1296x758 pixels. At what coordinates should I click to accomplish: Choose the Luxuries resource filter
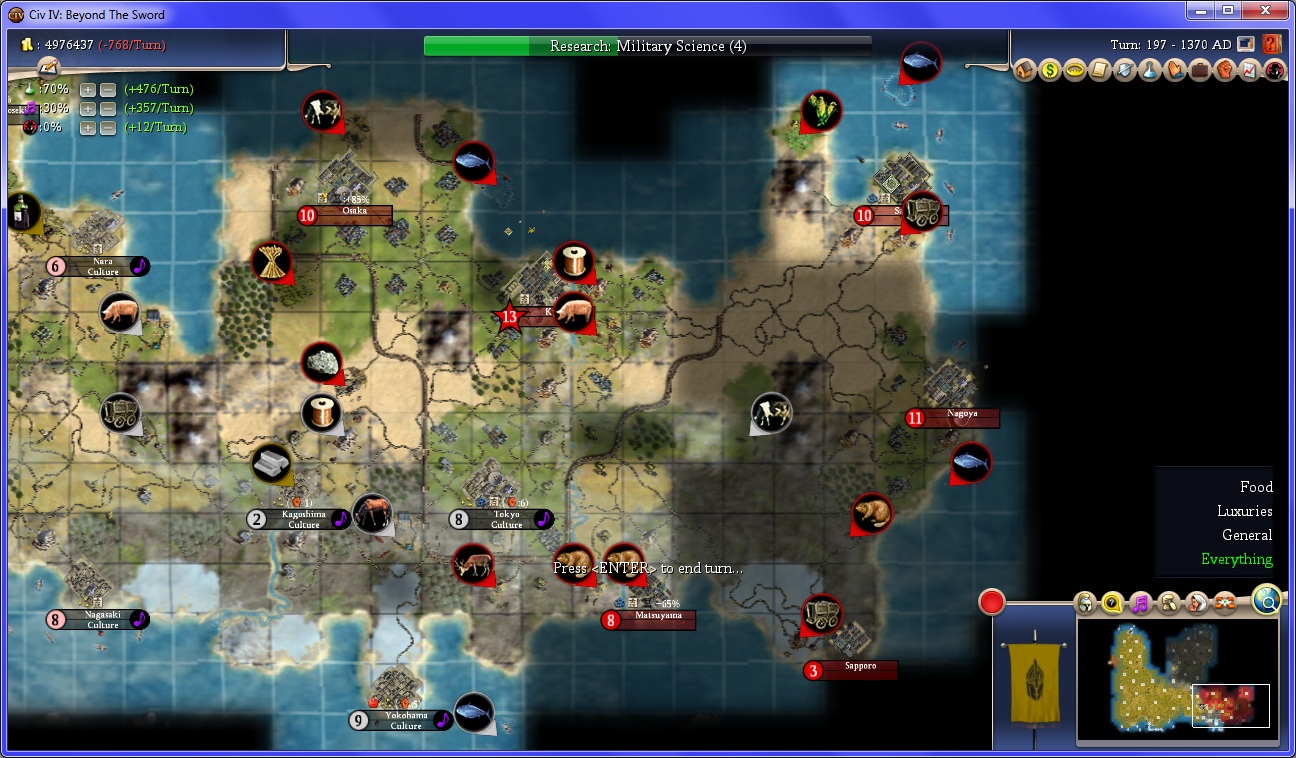coord(1244,511)
